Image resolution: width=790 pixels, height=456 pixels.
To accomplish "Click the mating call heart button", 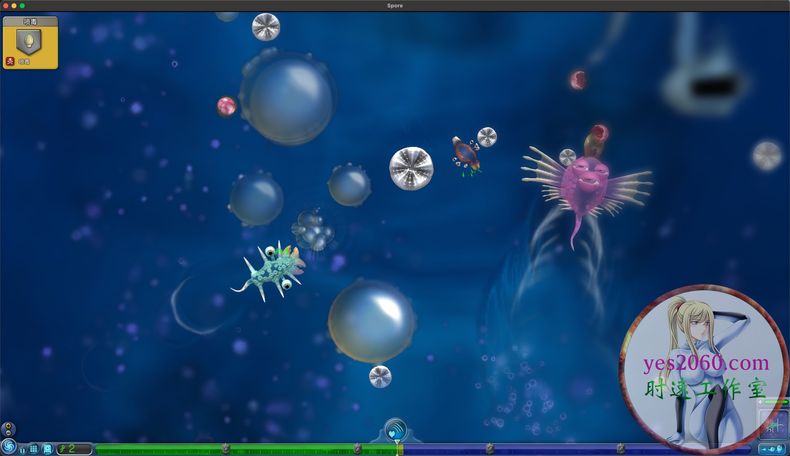I will point(396,433).
